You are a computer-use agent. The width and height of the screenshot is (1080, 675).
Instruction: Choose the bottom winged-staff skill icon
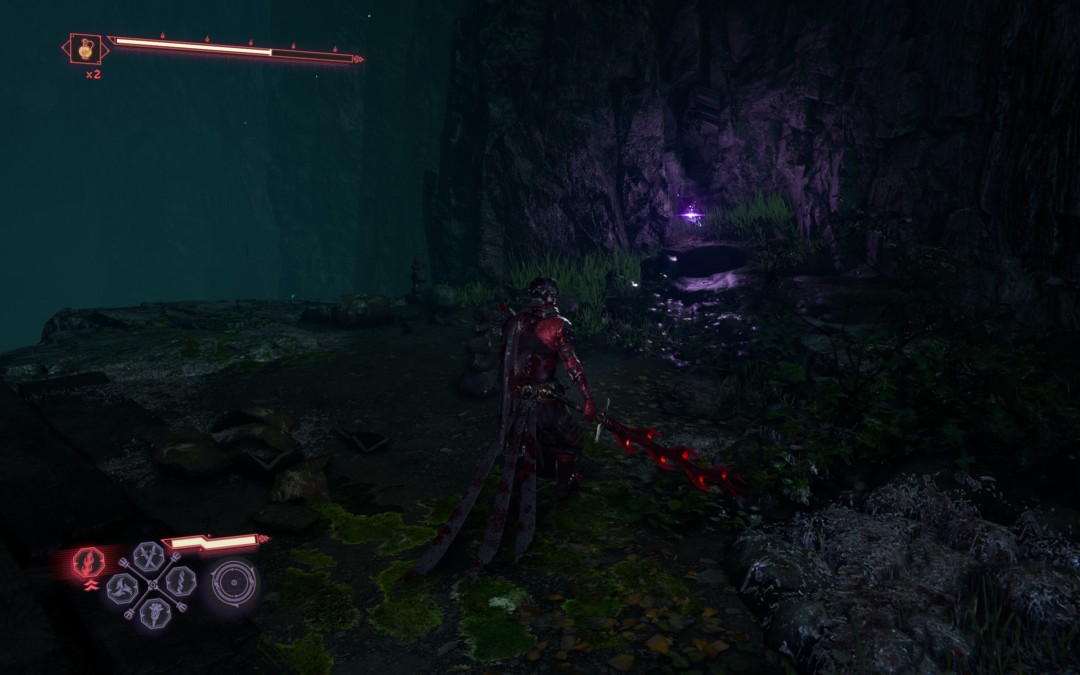click(x=153, y=612)
